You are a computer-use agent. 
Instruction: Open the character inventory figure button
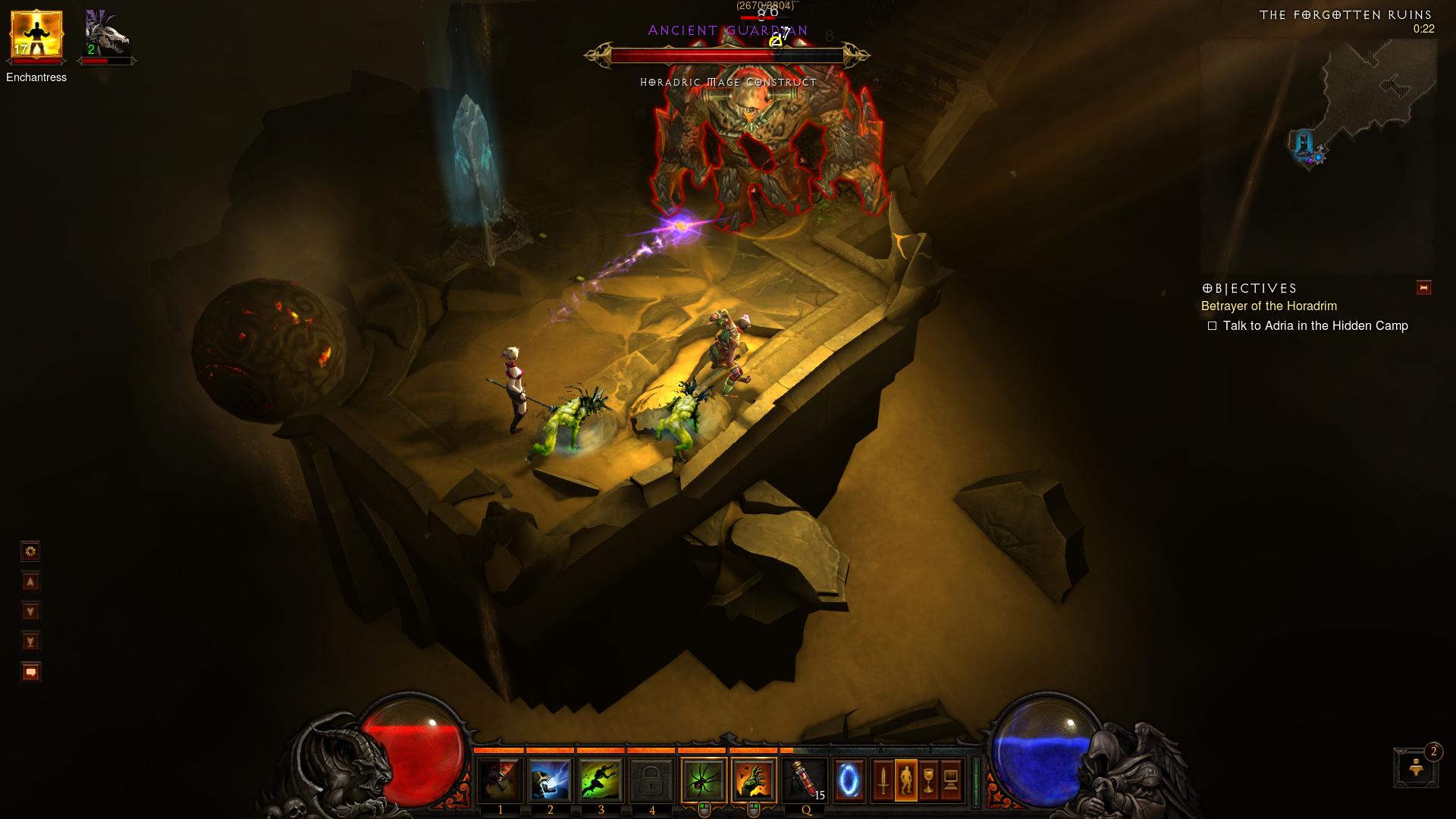906,780
